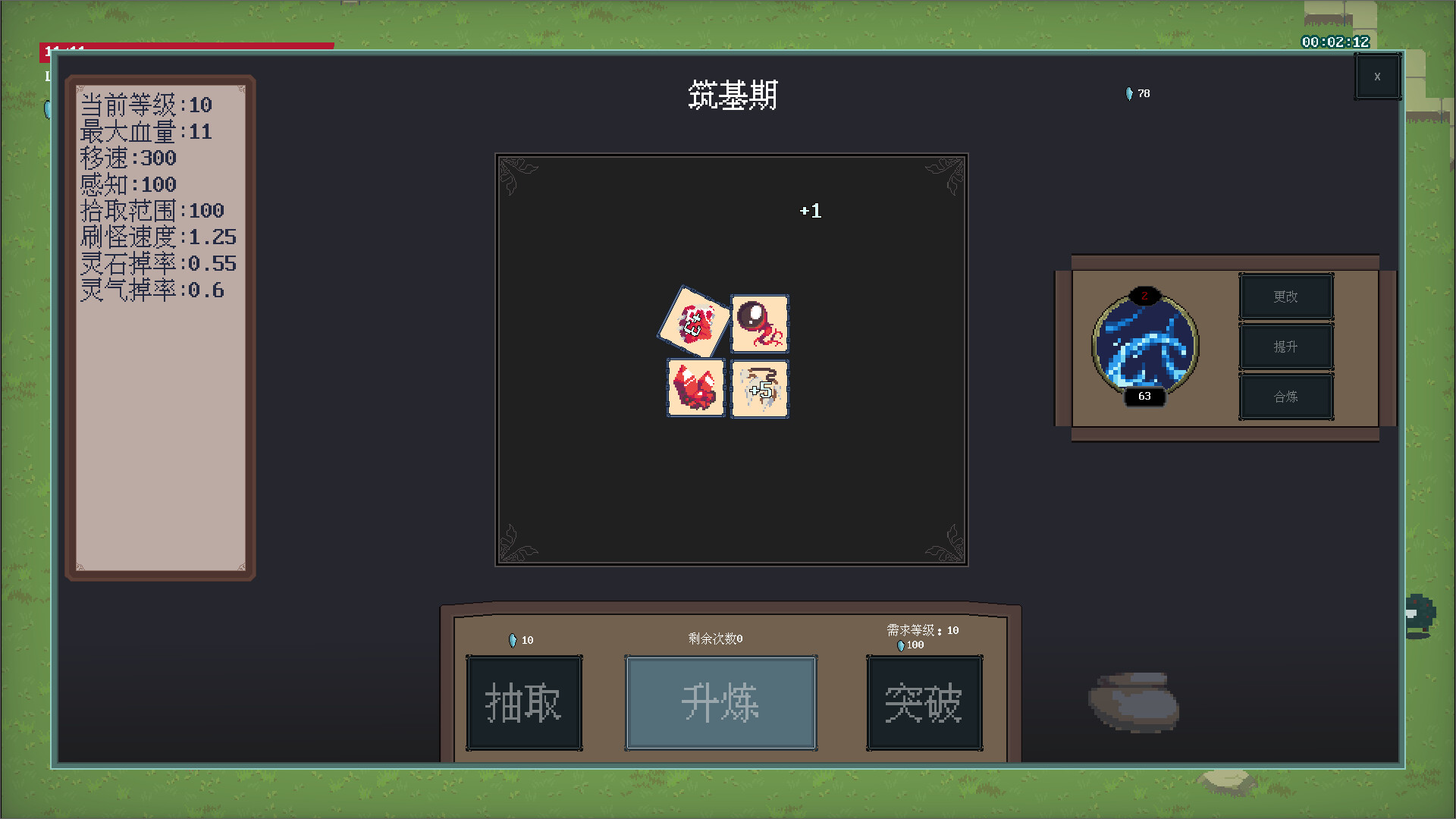Click the 提升 upgrade button
Viewport: 1456px width, 819px height.
coord(1286,346)
